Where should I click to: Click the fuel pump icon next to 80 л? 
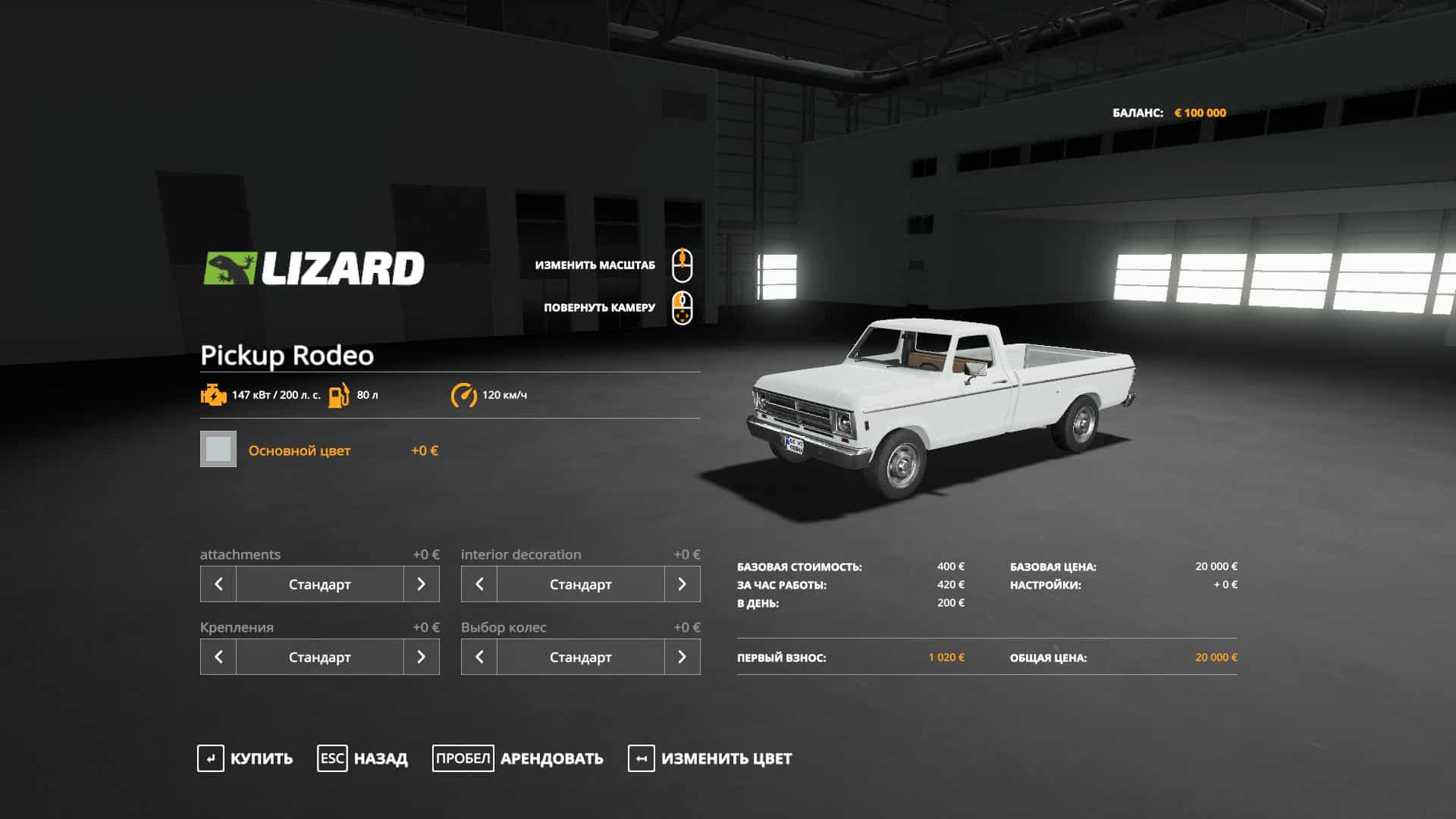pyautogui.click(x=340, y=394)
